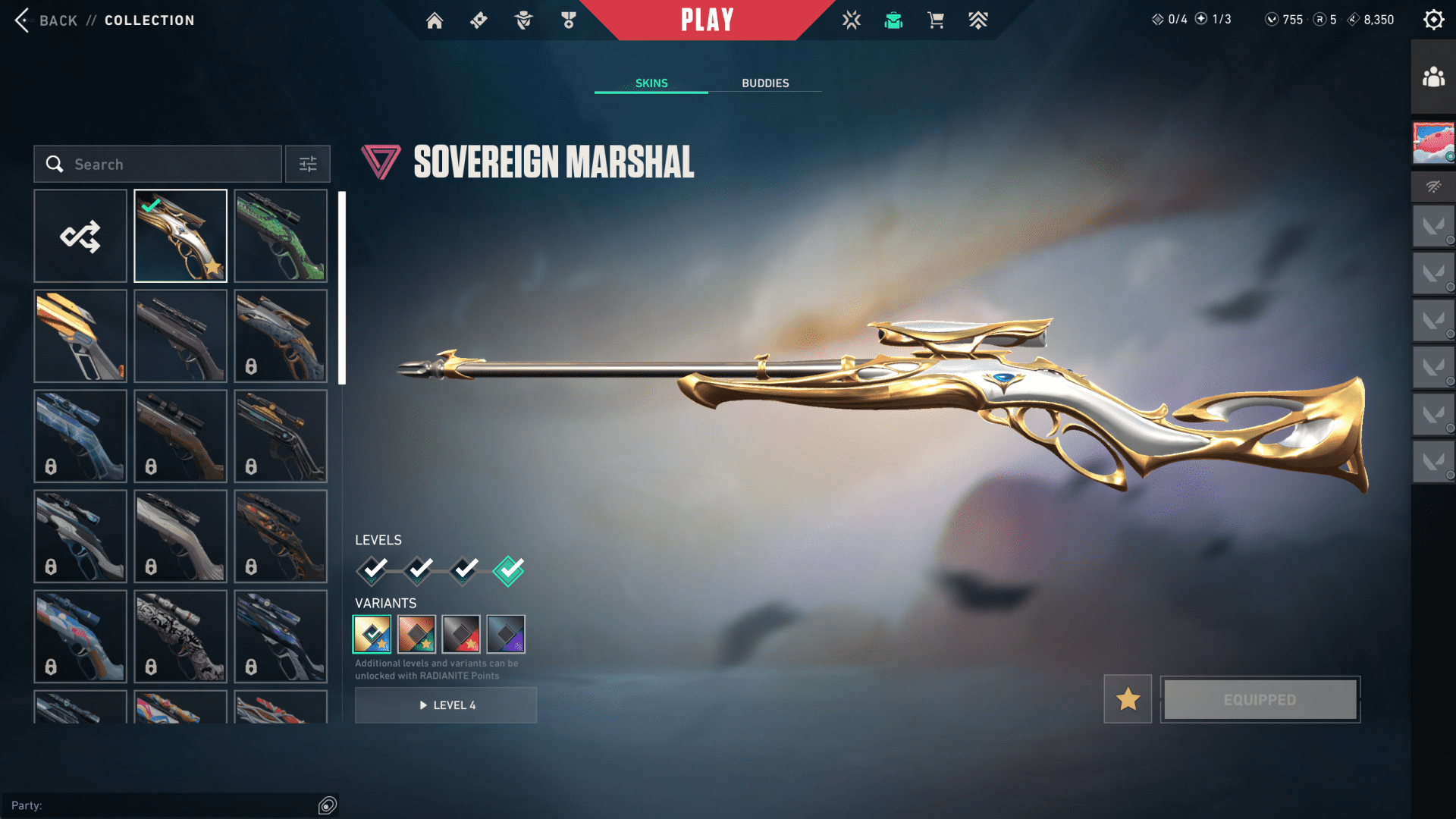Play the Level 4 preview video
Viewport: 1456px width, 819px height.
click(446, 705)
